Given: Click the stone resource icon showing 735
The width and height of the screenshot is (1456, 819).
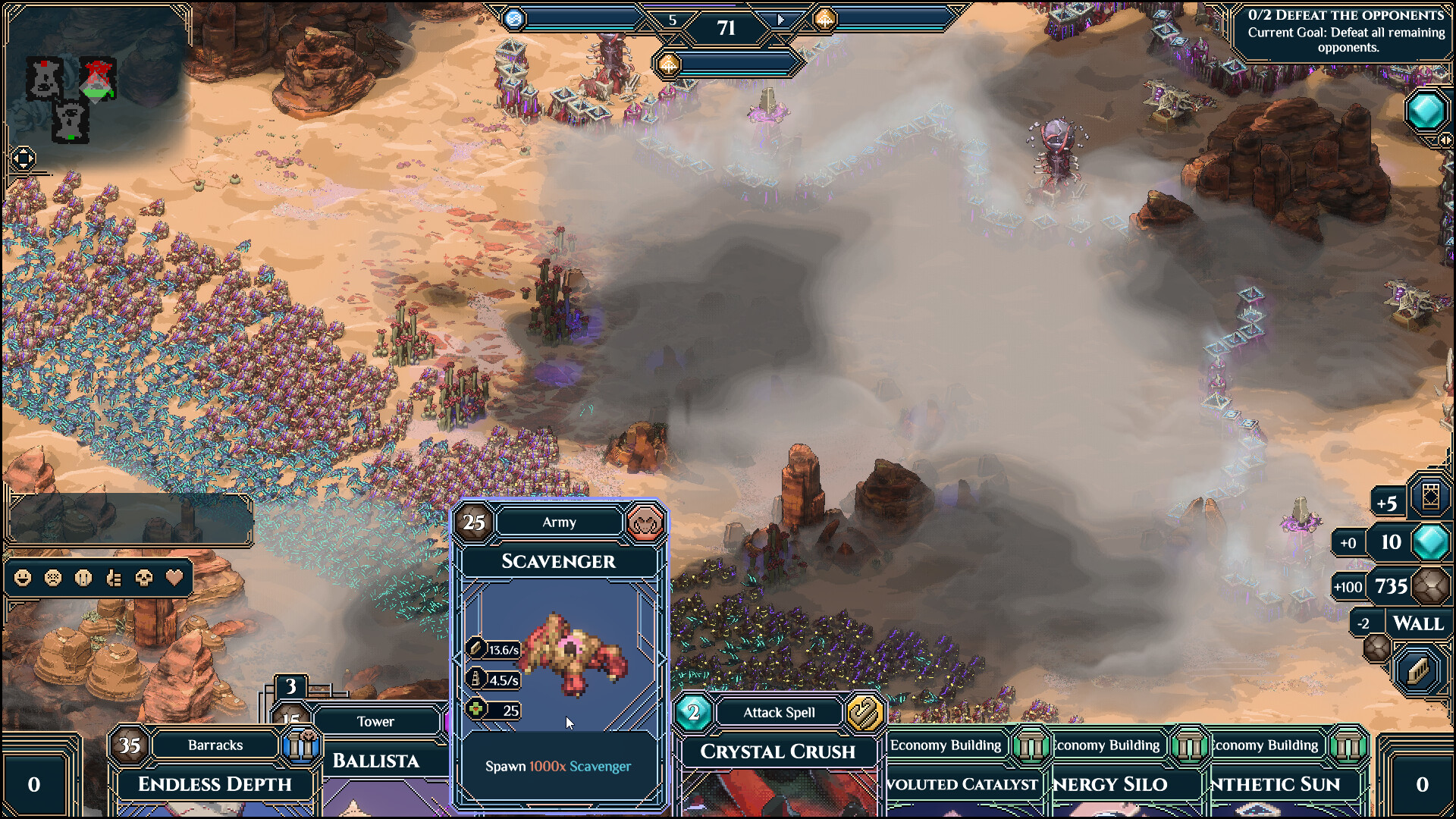Looking at the screenshot, I should [x=1429, y=586].
